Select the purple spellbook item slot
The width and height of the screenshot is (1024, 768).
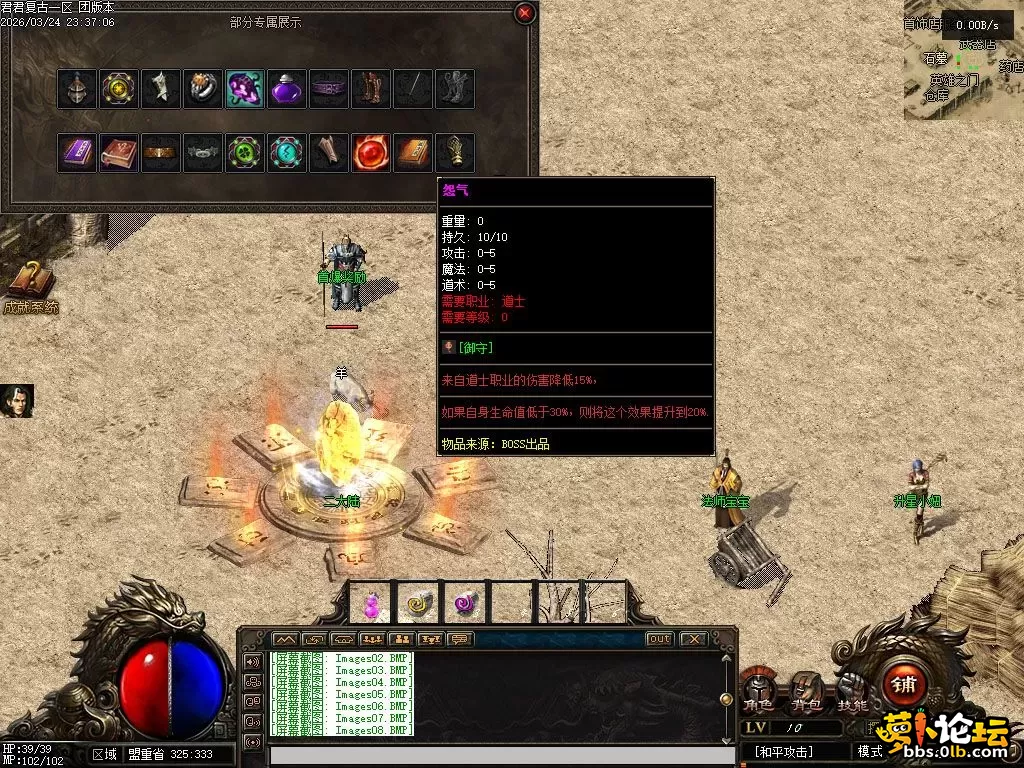pos(77,153)
